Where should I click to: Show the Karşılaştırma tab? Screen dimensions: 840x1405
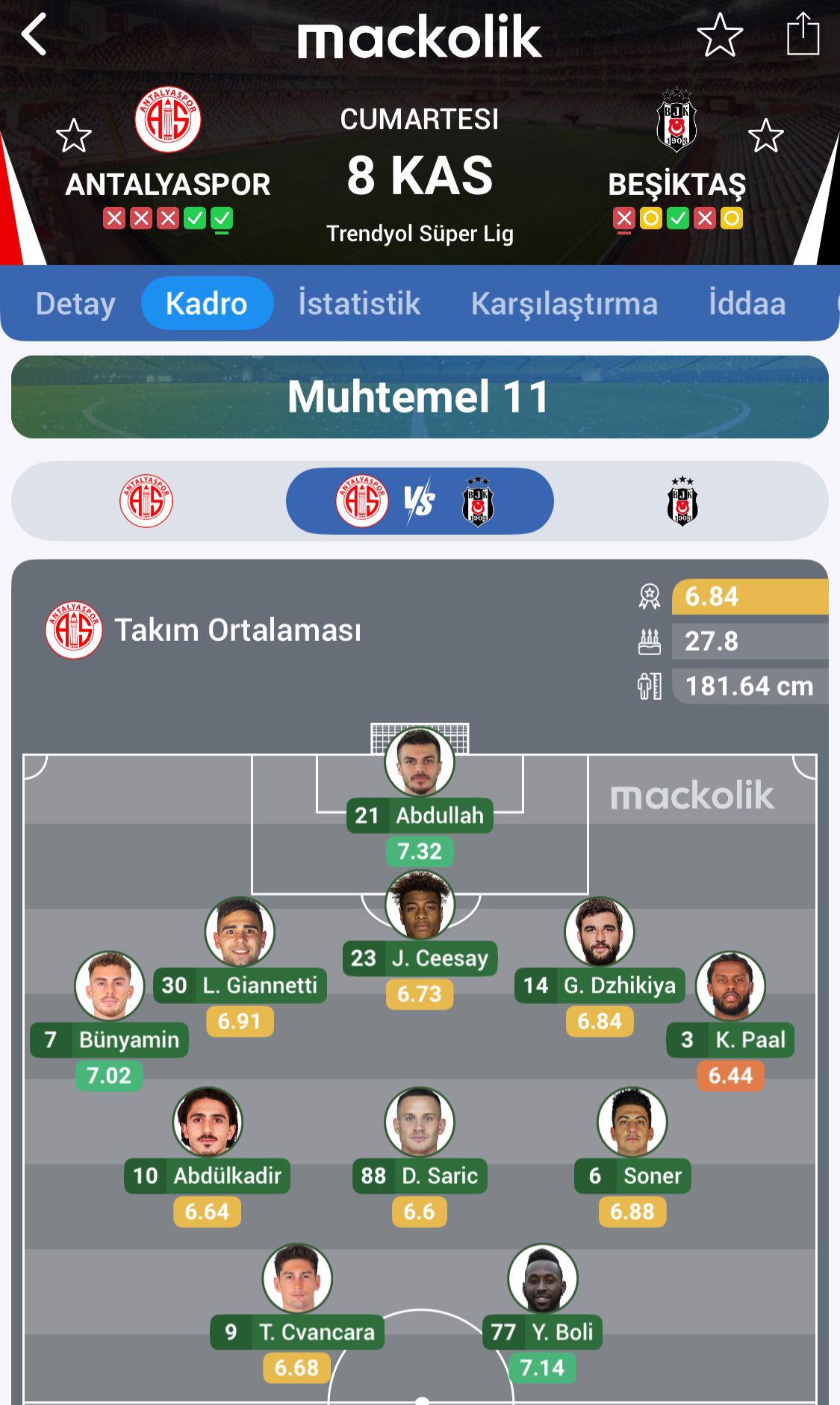564,304
